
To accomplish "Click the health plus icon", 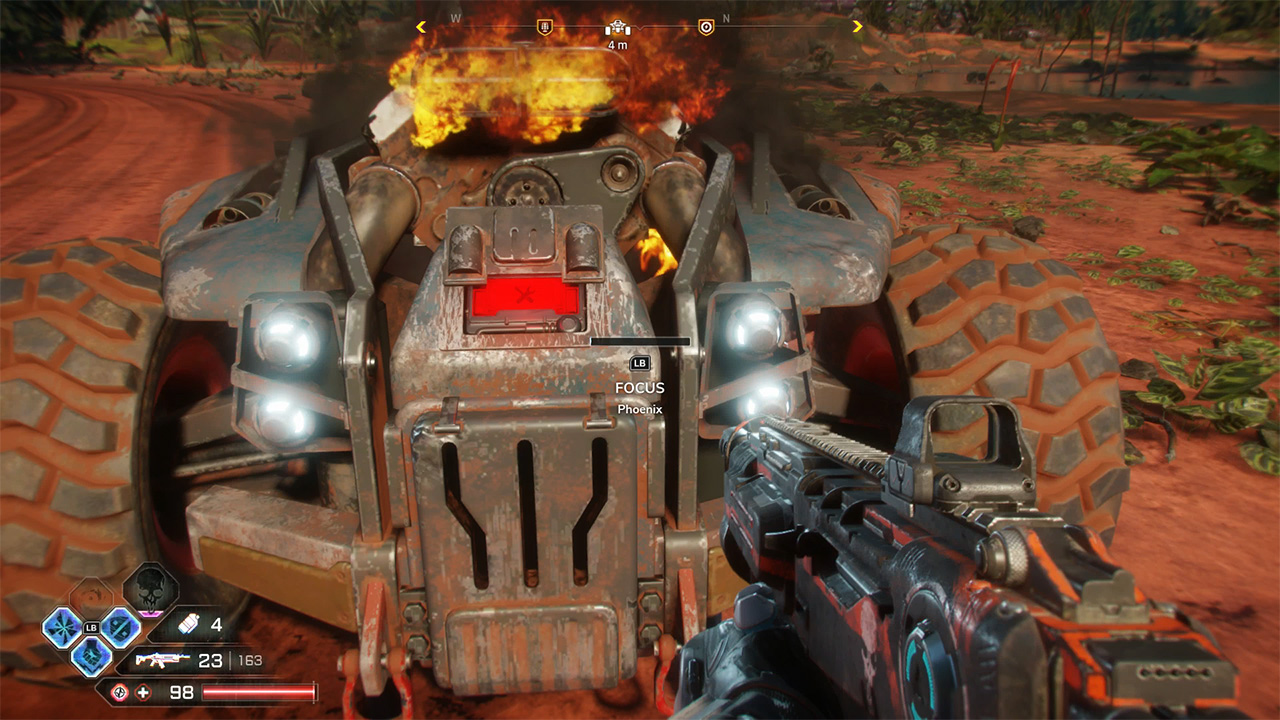I will click(x=142, y=692).
